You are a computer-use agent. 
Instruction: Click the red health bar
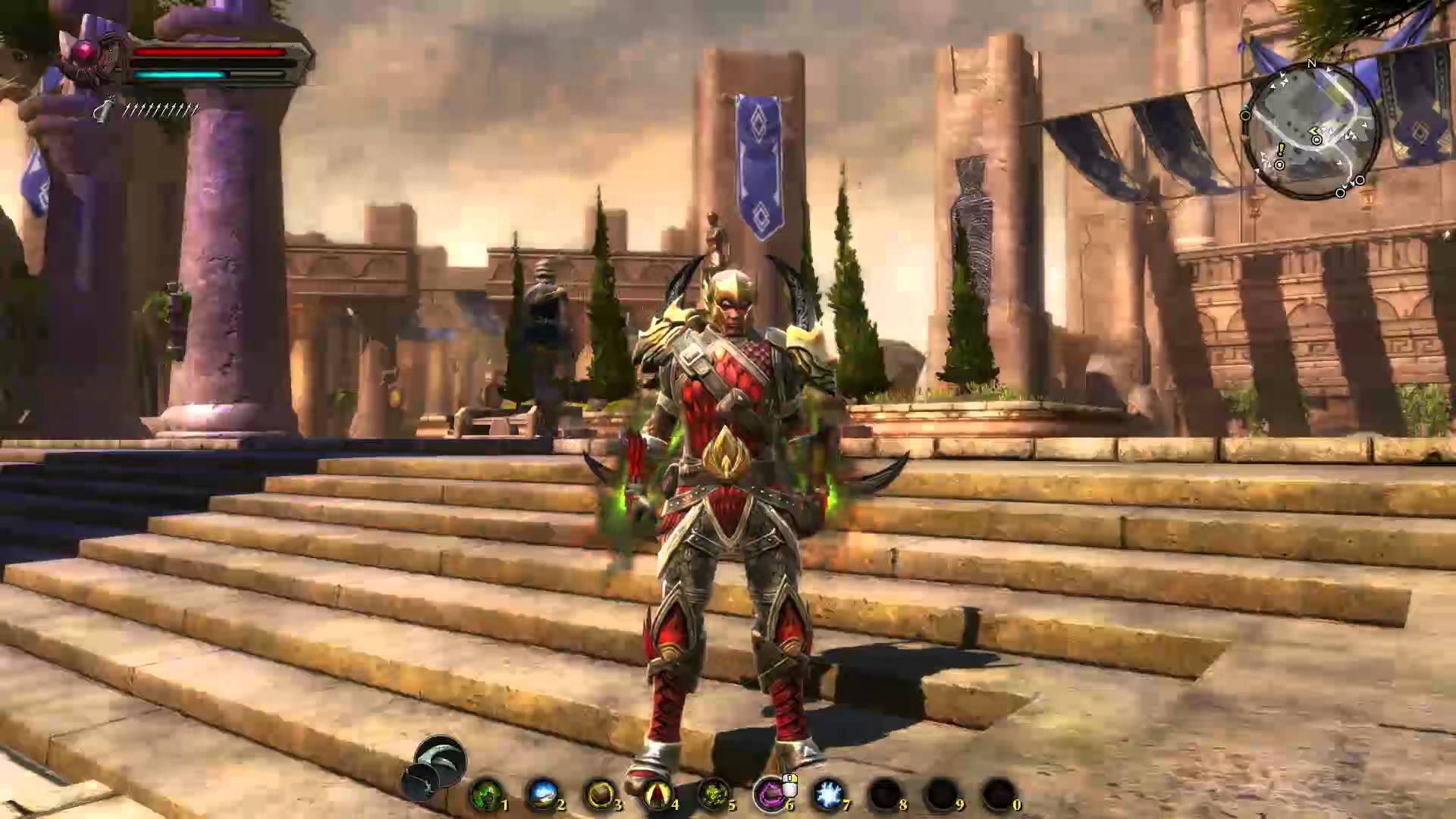(212, 53)
